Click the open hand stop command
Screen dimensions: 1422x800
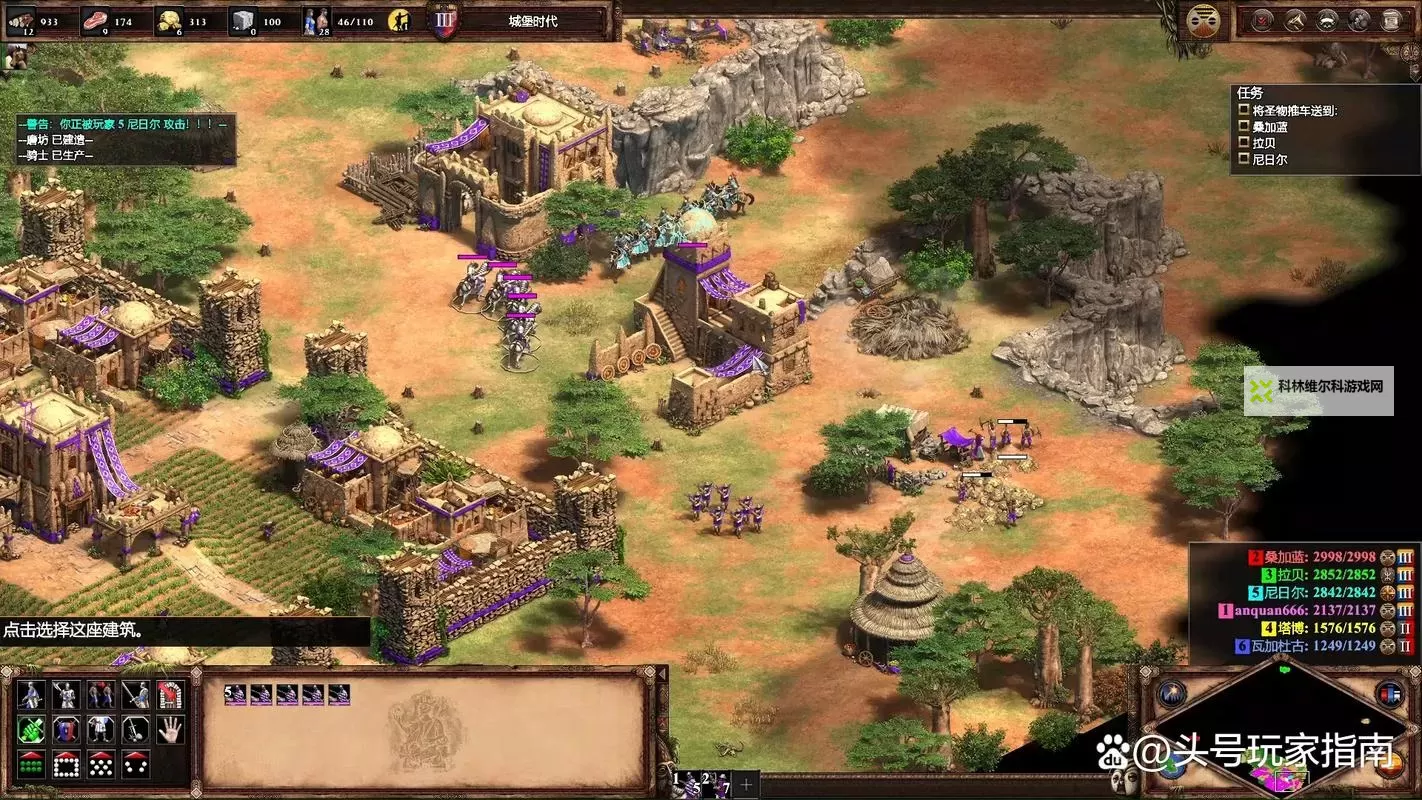[x=170, y=729]
